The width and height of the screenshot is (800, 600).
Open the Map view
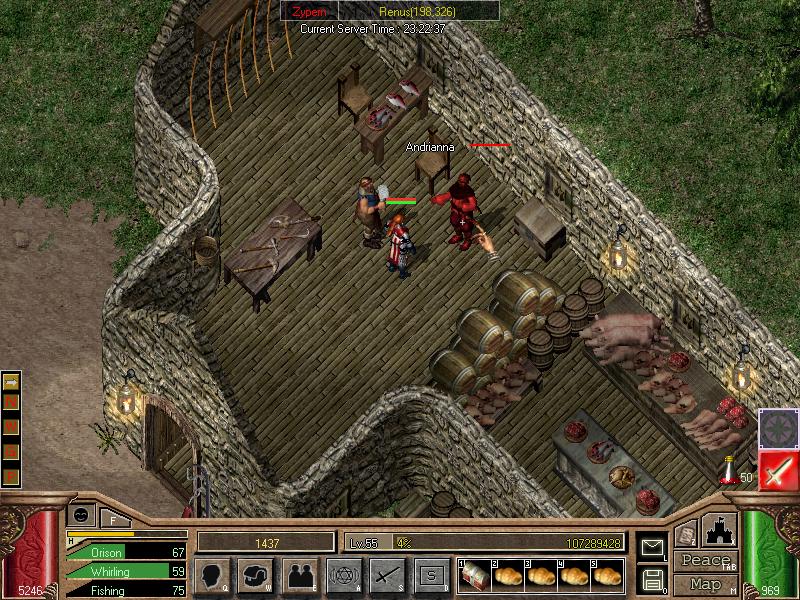705,584
